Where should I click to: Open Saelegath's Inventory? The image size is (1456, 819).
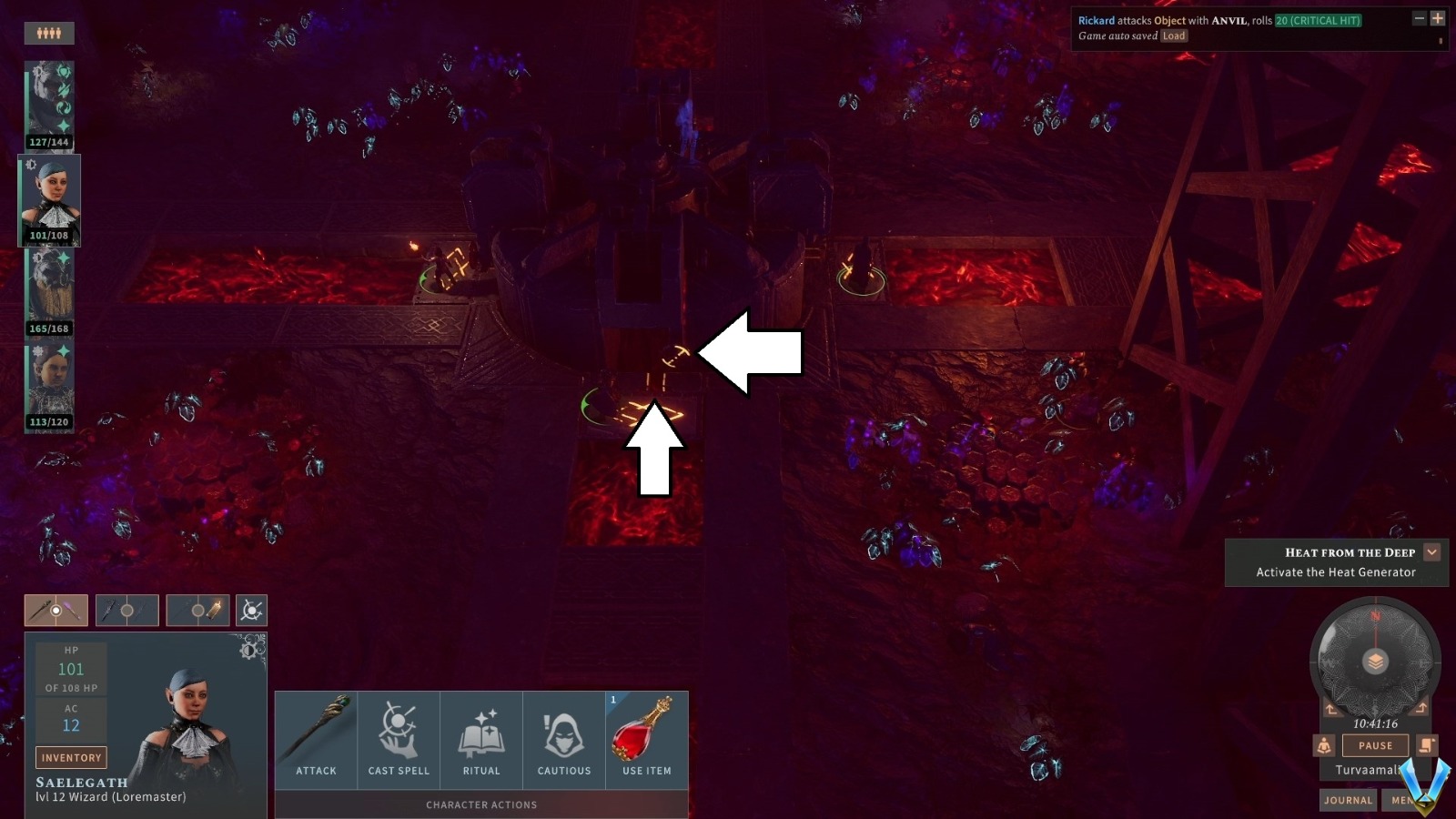coord(71,757)
